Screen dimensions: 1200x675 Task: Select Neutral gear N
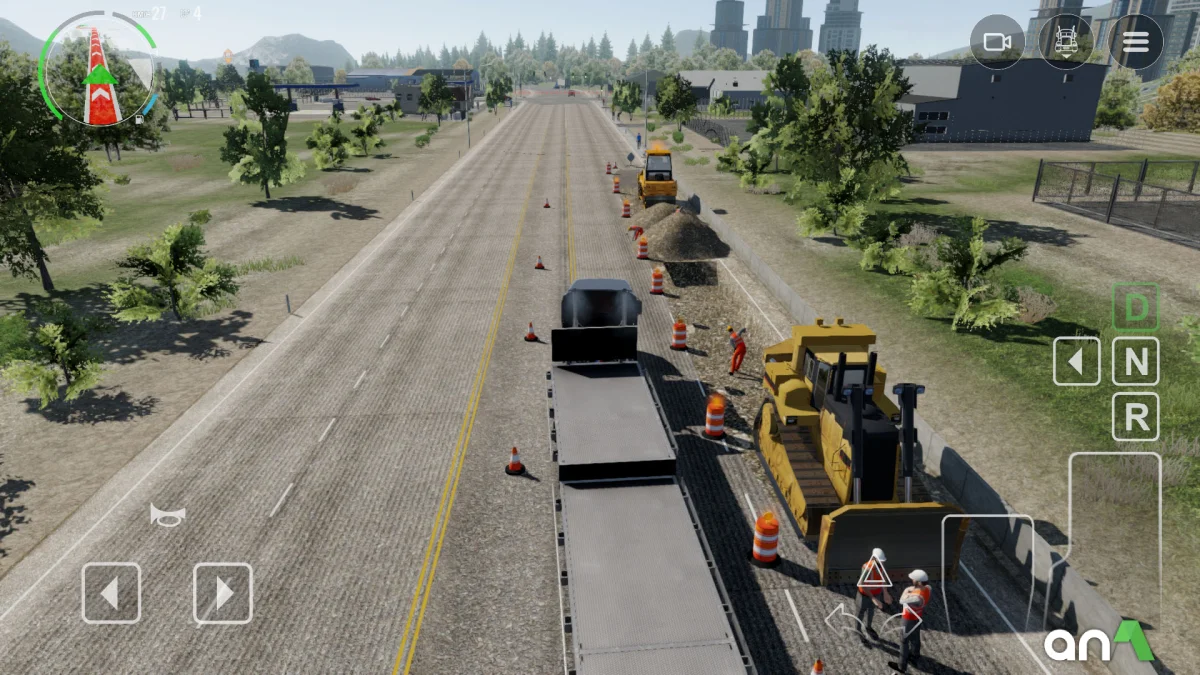(1136, 362)
